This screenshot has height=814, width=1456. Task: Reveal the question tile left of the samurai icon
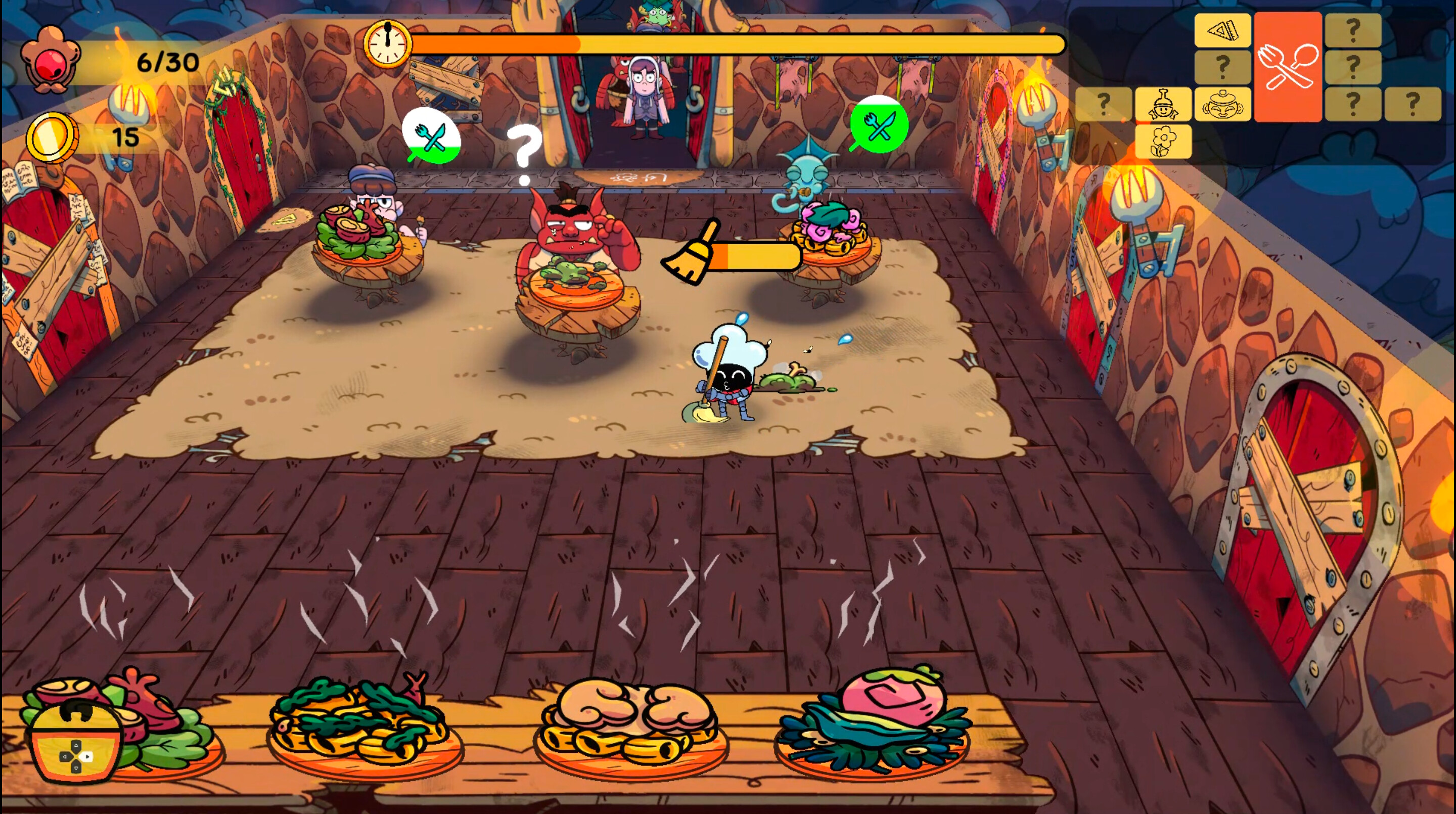[1104, 104]
